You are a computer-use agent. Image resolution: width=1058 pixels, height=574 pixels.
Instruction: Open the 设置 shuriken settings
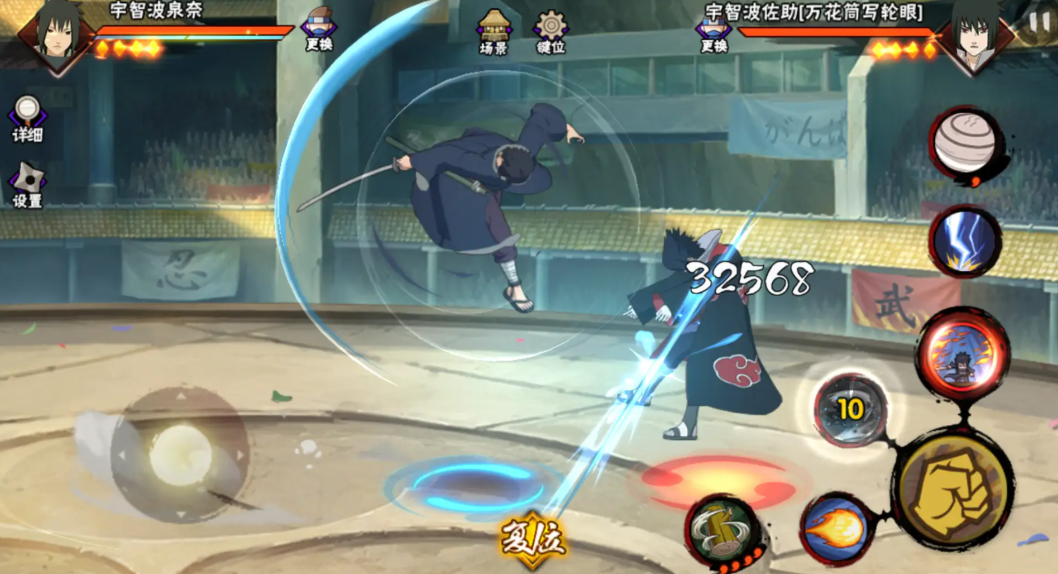point(27,185)
